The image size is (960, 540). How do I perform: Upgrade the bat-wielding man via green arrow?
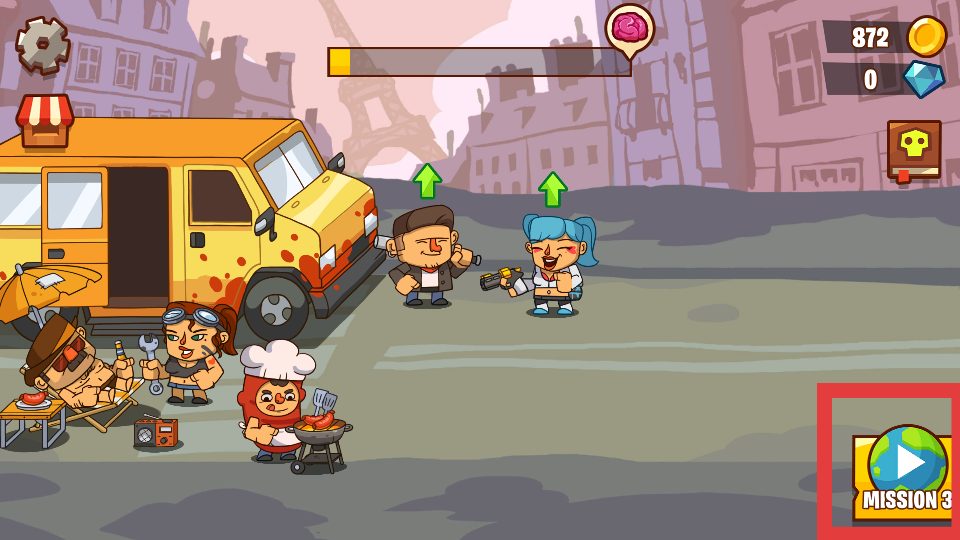(x=427, y=181)
